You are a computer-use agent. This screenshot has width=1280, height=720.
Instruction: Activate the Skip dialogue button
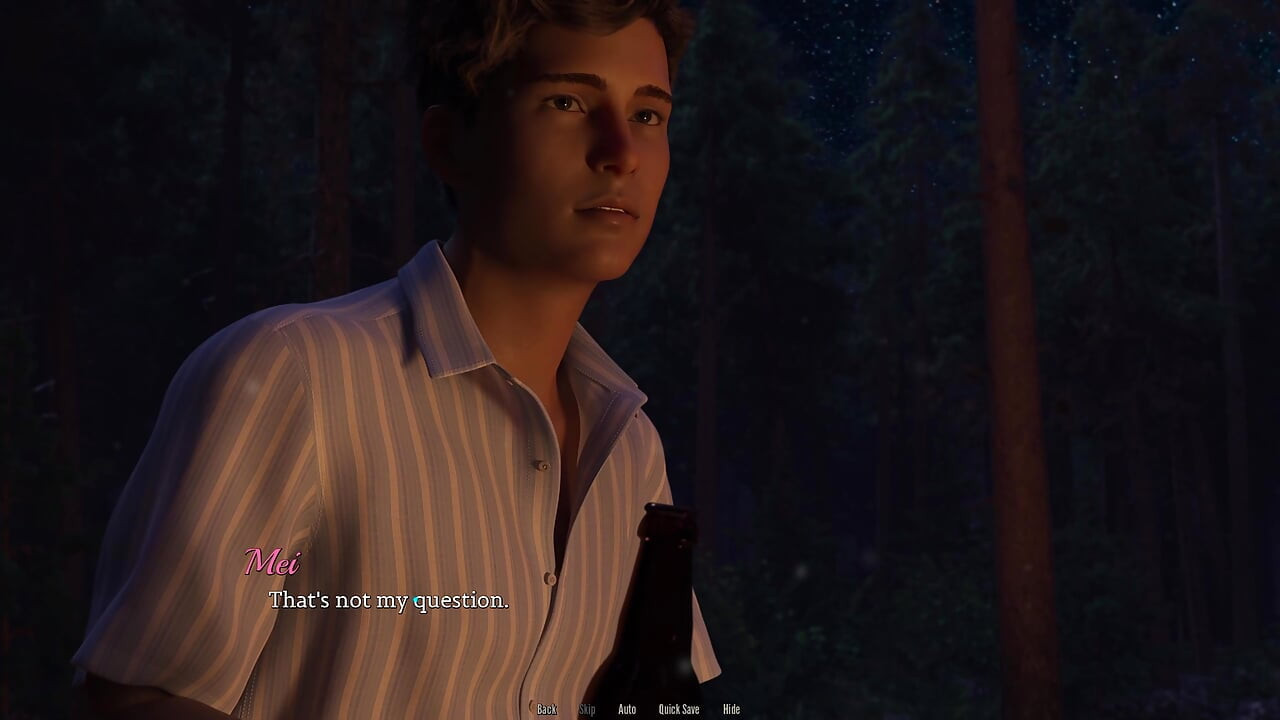[x=587, y=709]
